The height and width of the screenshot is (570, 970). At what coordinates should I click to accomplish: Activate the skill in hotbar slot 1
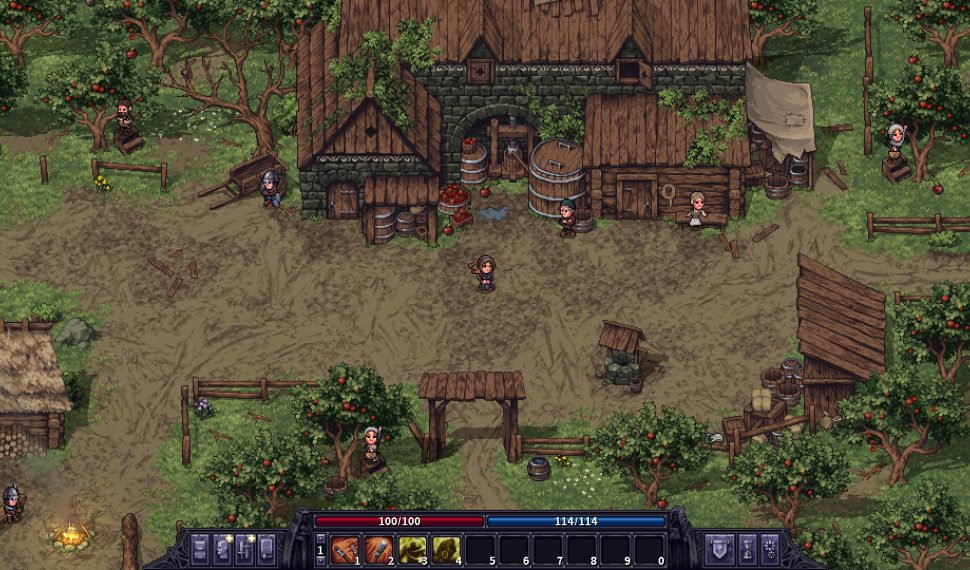[345, 549]
